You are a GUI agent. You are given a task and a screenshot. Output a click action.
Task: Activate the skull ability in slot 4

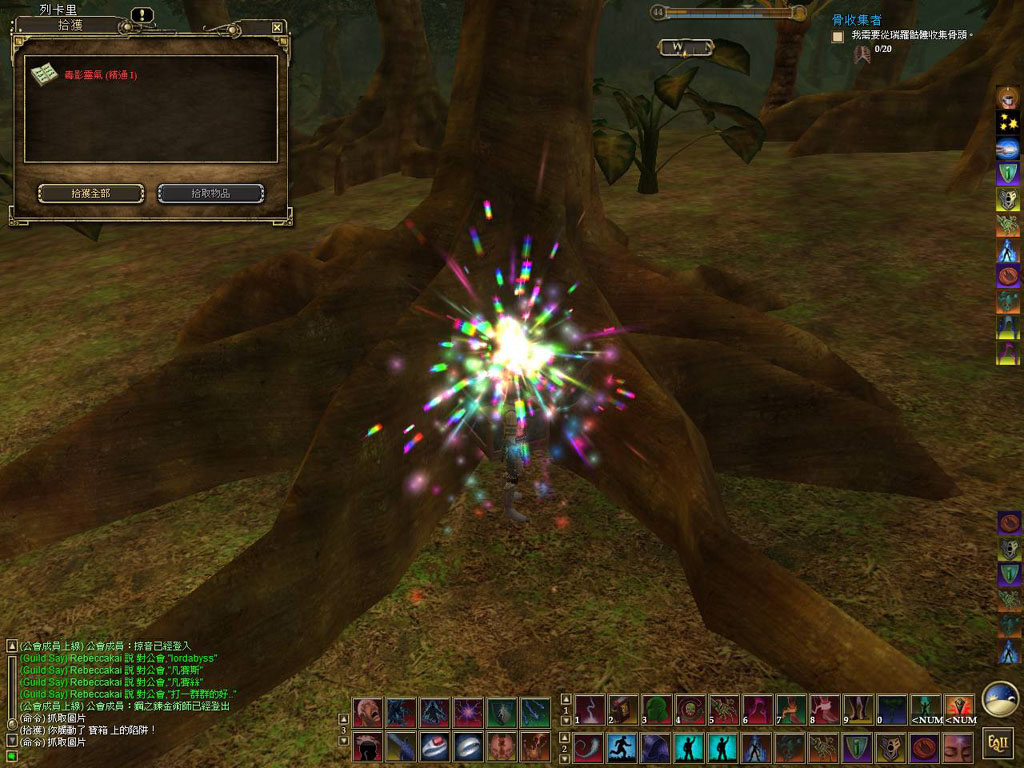689,711
